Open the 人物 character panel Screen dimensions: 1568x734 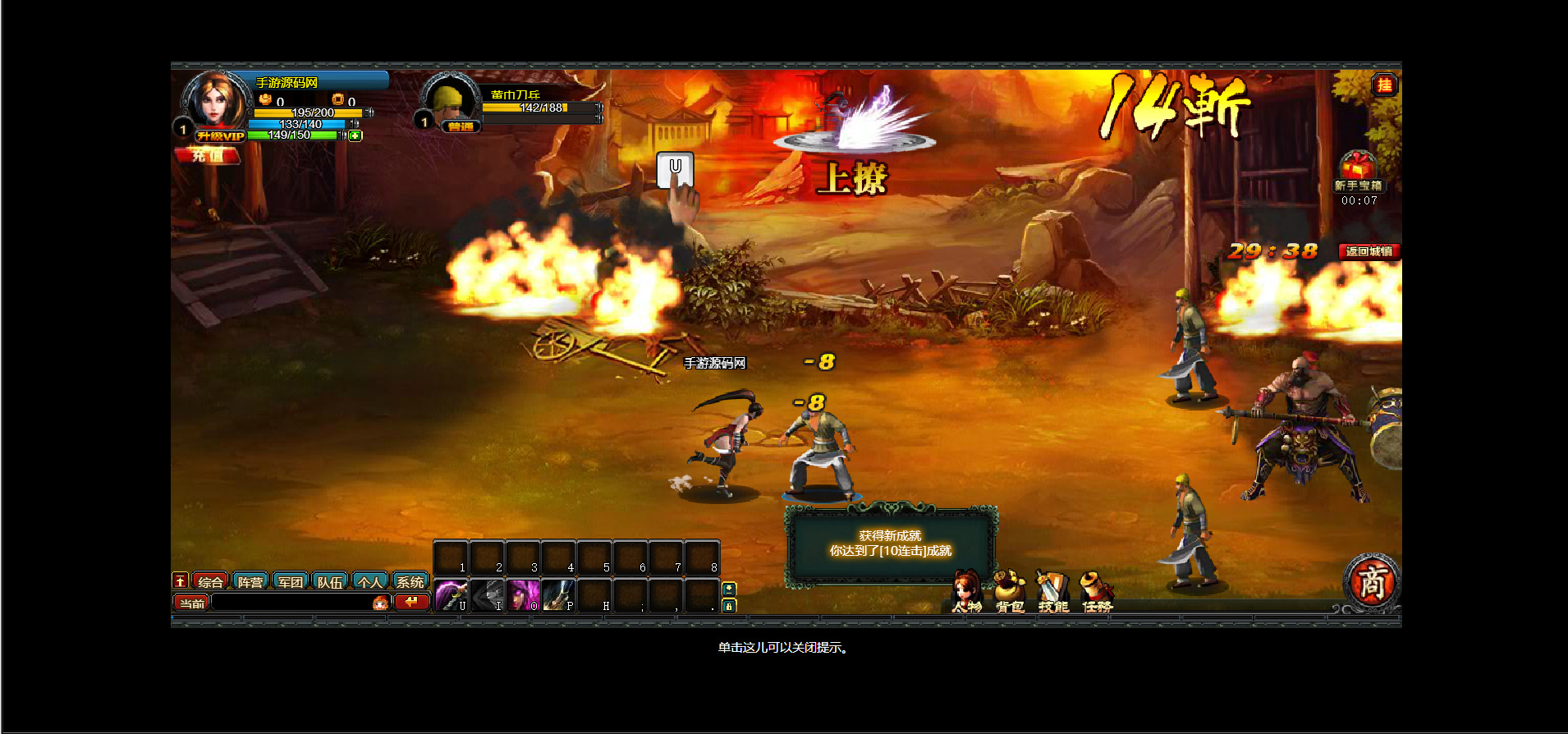966,594
